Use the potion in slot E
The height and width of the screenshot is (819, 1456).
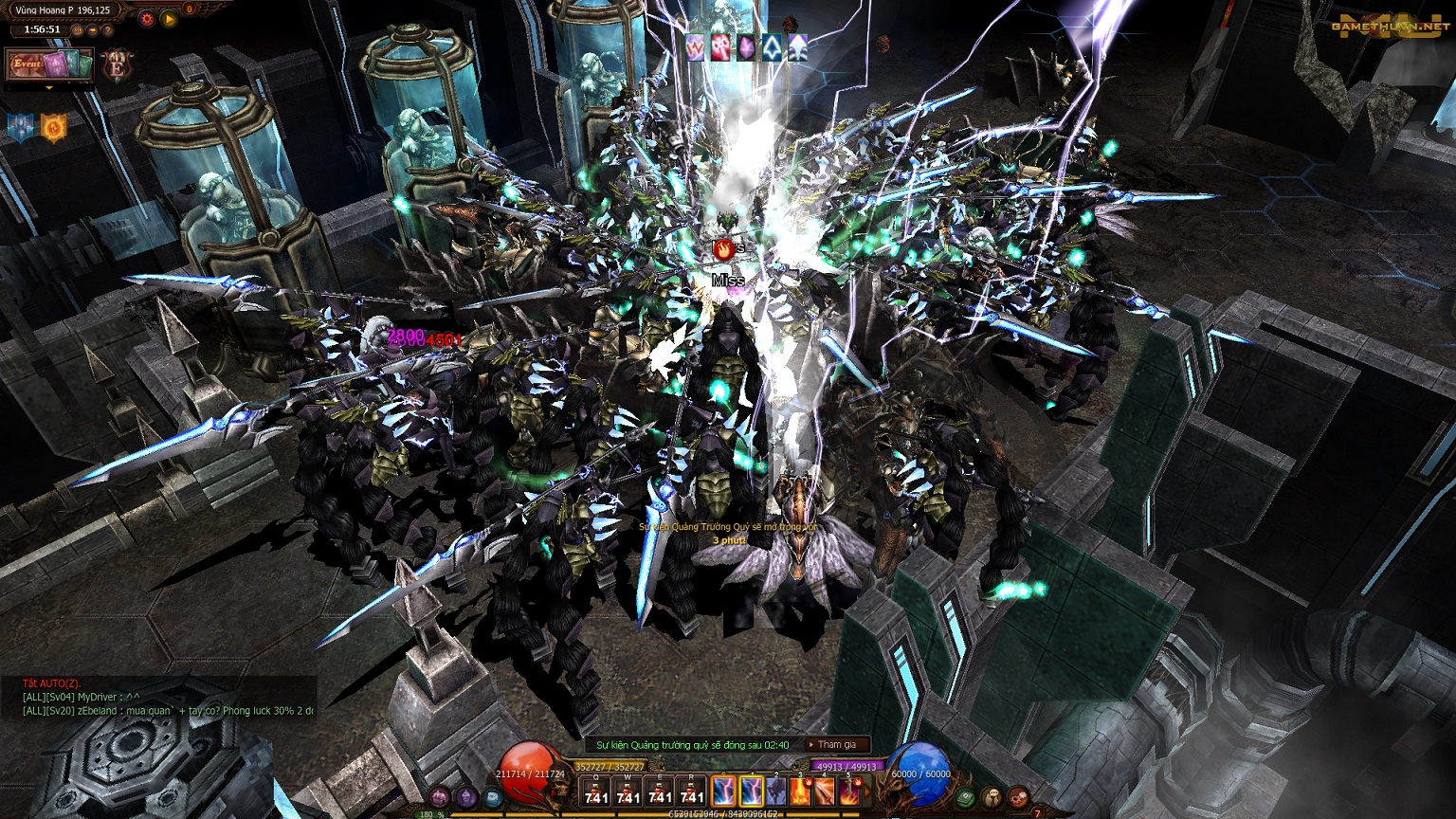click(660, 791)
